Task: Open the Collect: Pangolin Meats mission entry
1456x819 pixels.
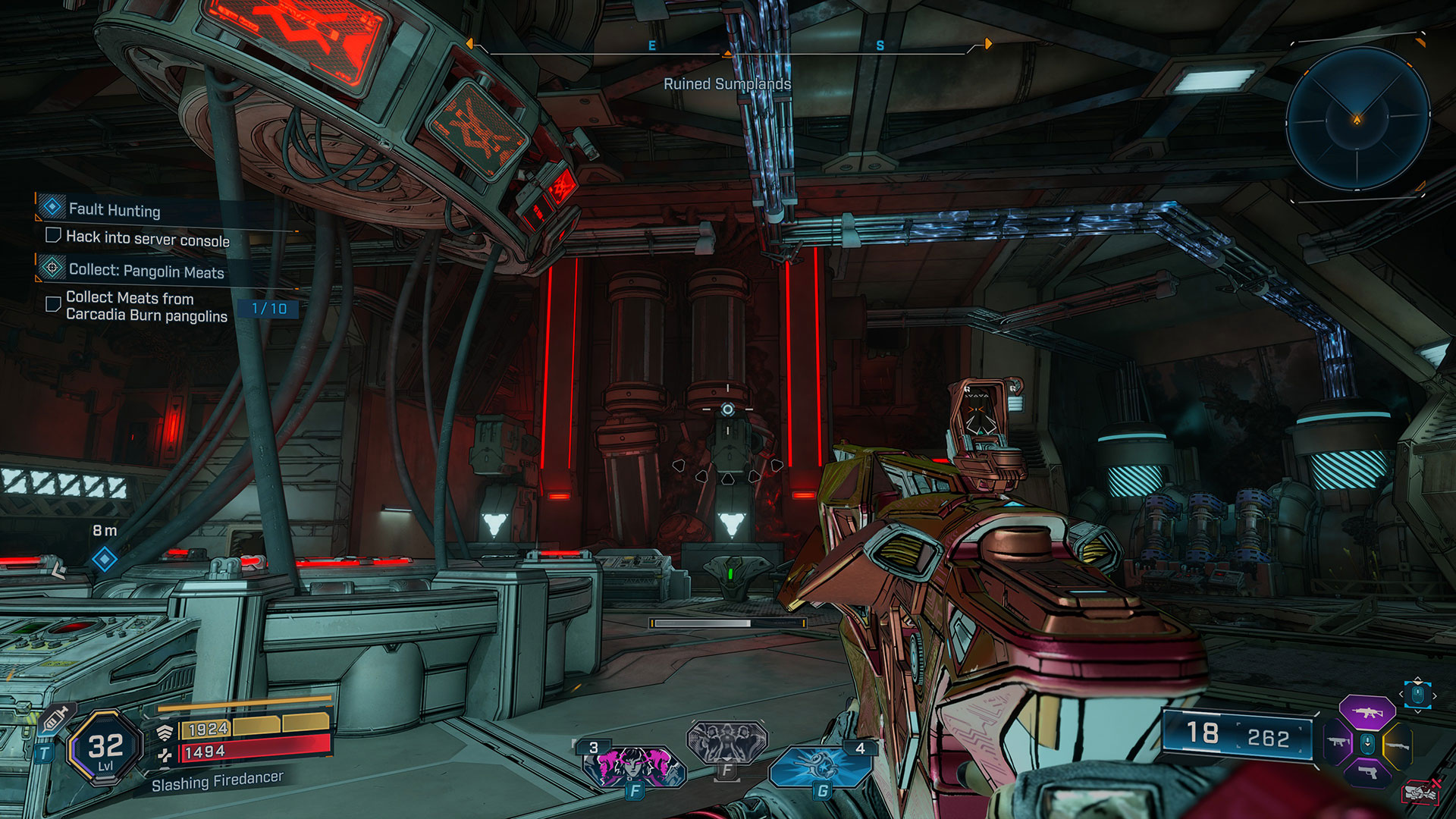Action: (x=146, y=271)
